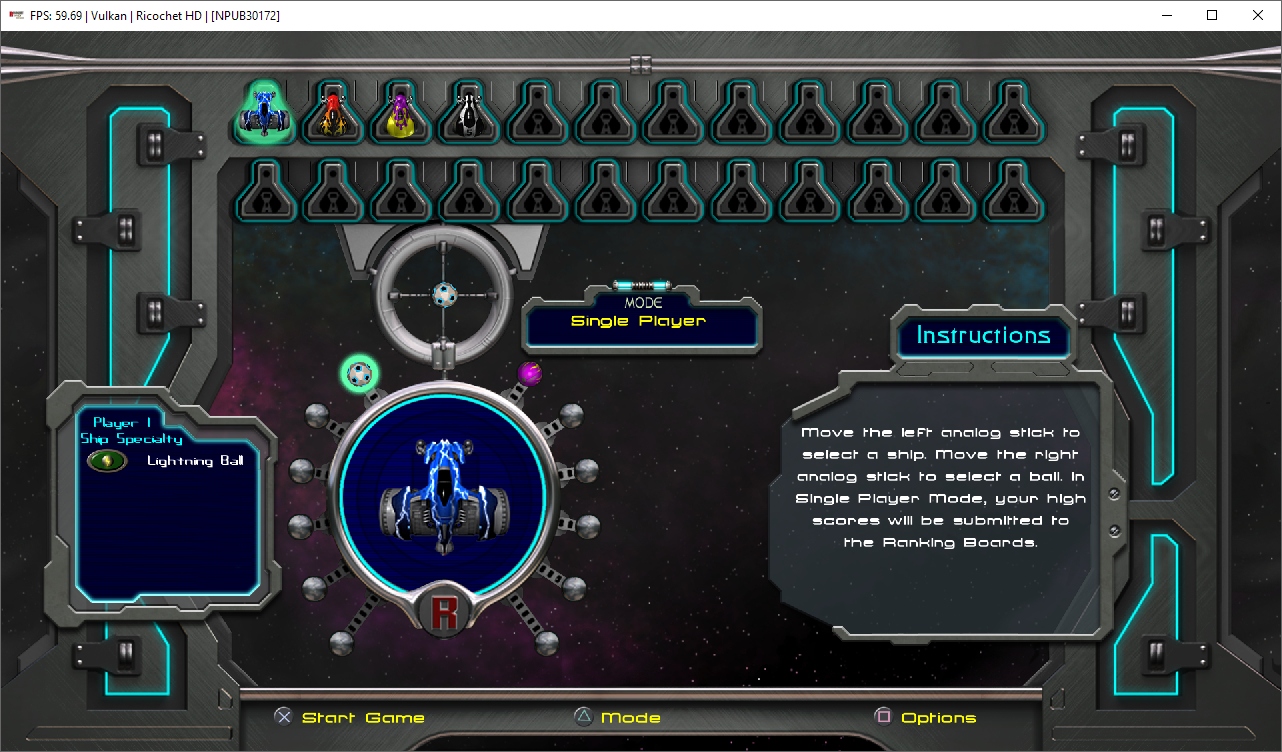Screen dimensions: 1282x752
Task: Click the Single Player mode selector
Action: click(640, 321)
